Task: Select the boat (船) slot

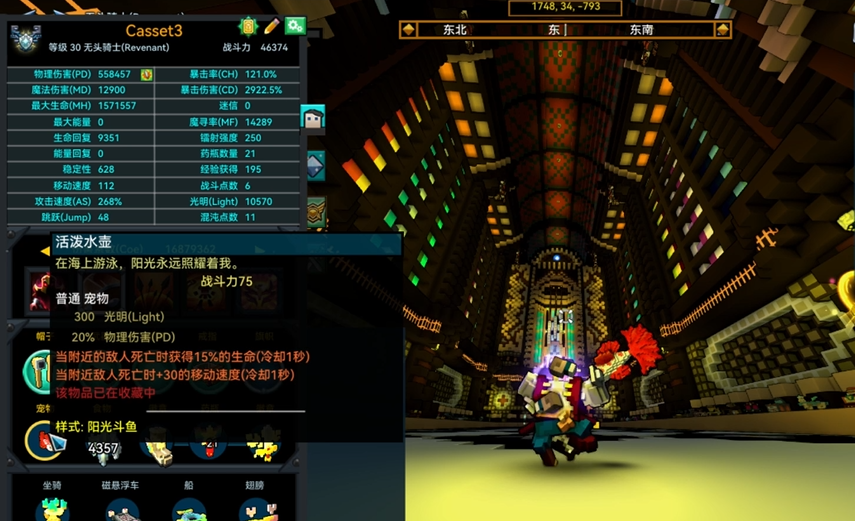Action: click(x=189, y=508)
